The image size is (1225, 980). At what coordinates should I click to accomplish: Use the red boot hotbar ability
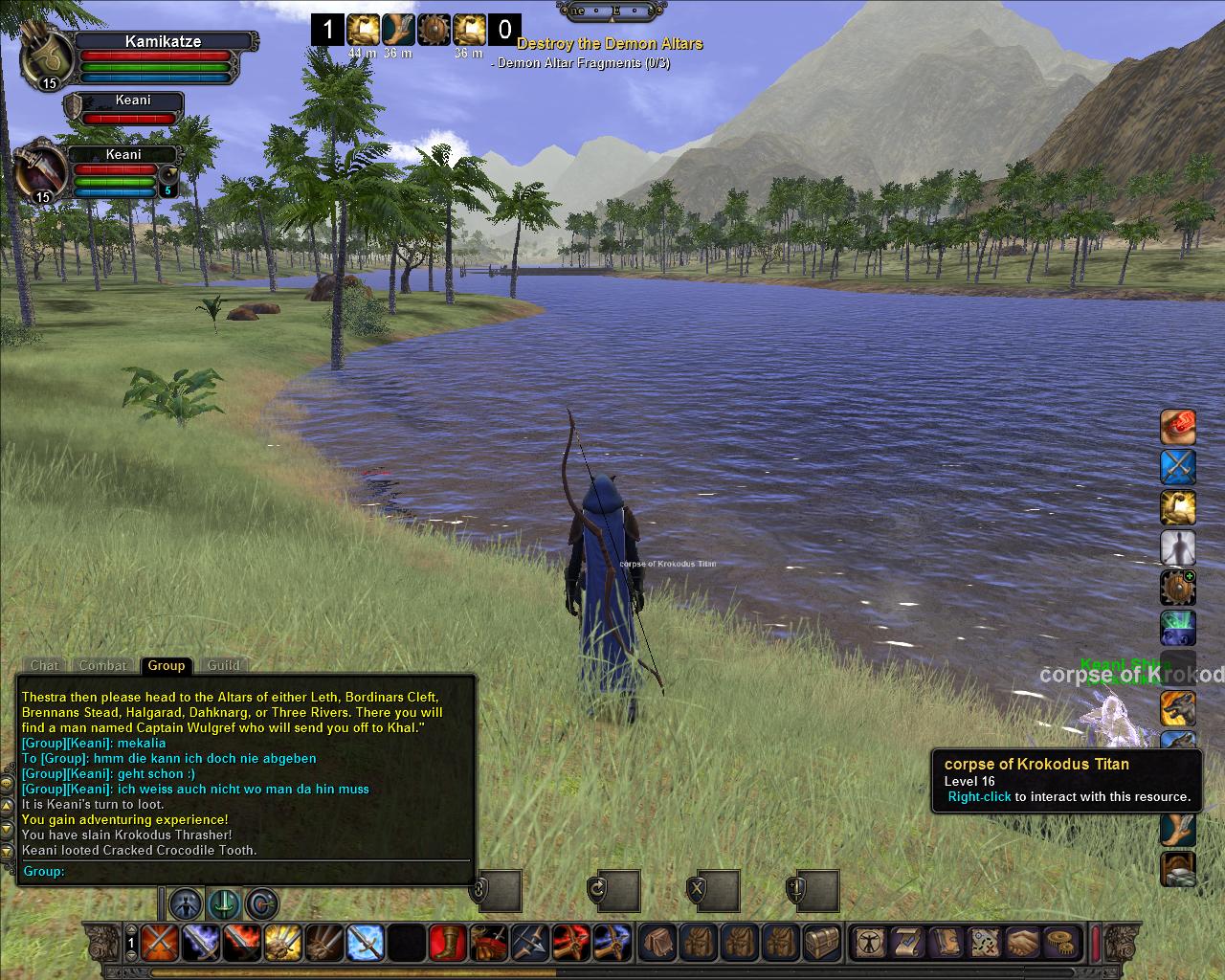[x=448, y=943]
